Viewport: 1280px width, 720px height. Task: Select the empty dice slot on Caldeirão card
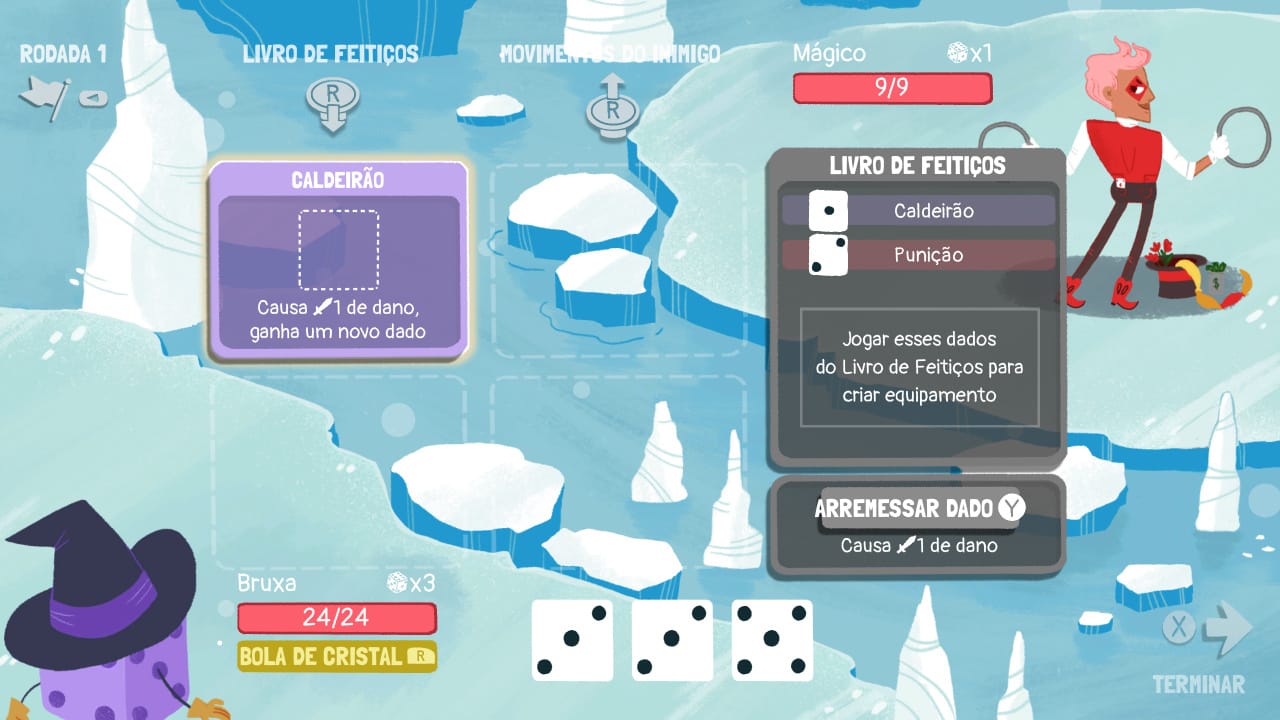click(339, 248)
